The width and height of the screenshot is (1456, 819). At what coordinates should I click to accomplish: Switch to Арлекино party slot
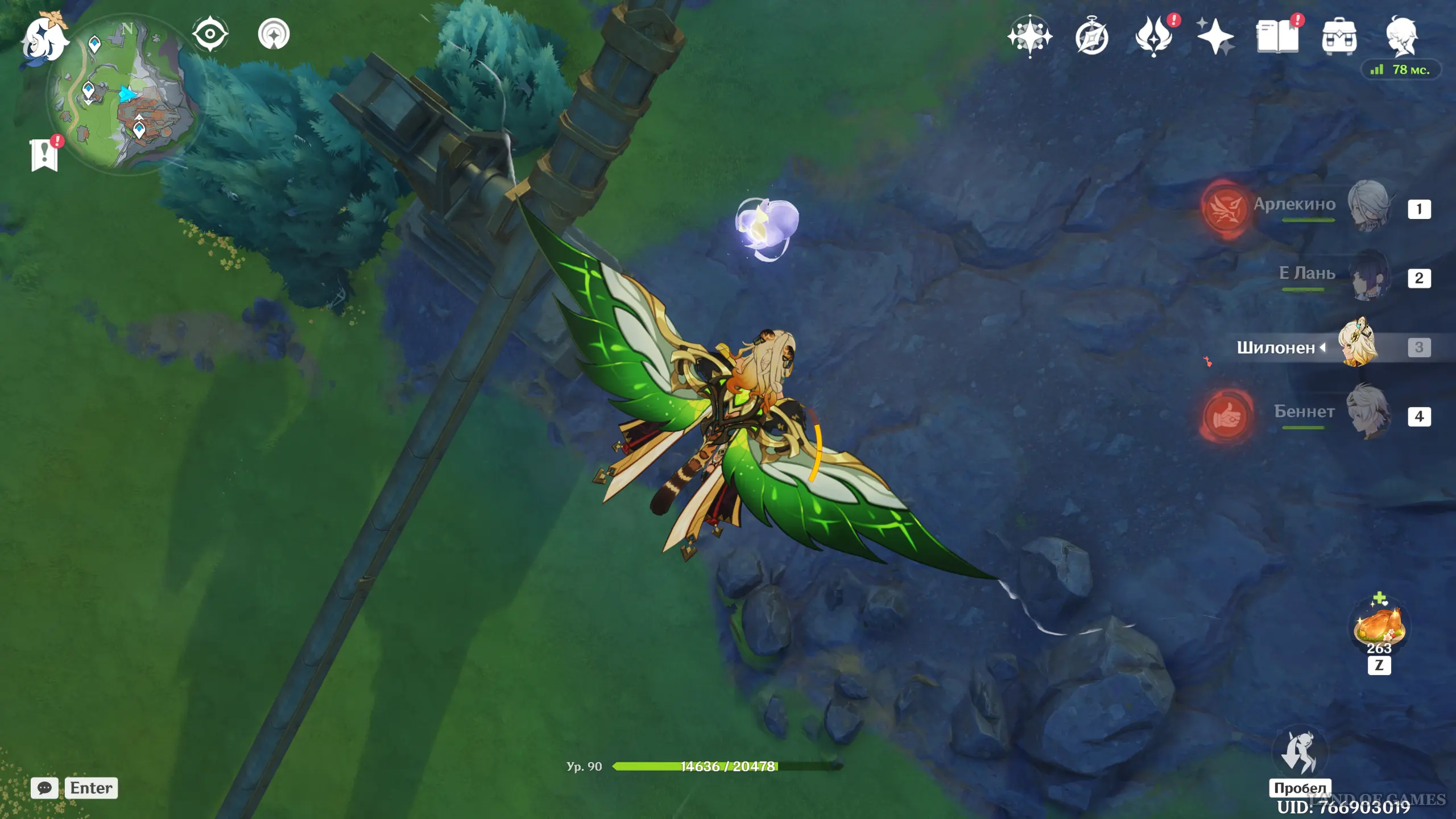pyautogui.click(x=1368, y=206)
